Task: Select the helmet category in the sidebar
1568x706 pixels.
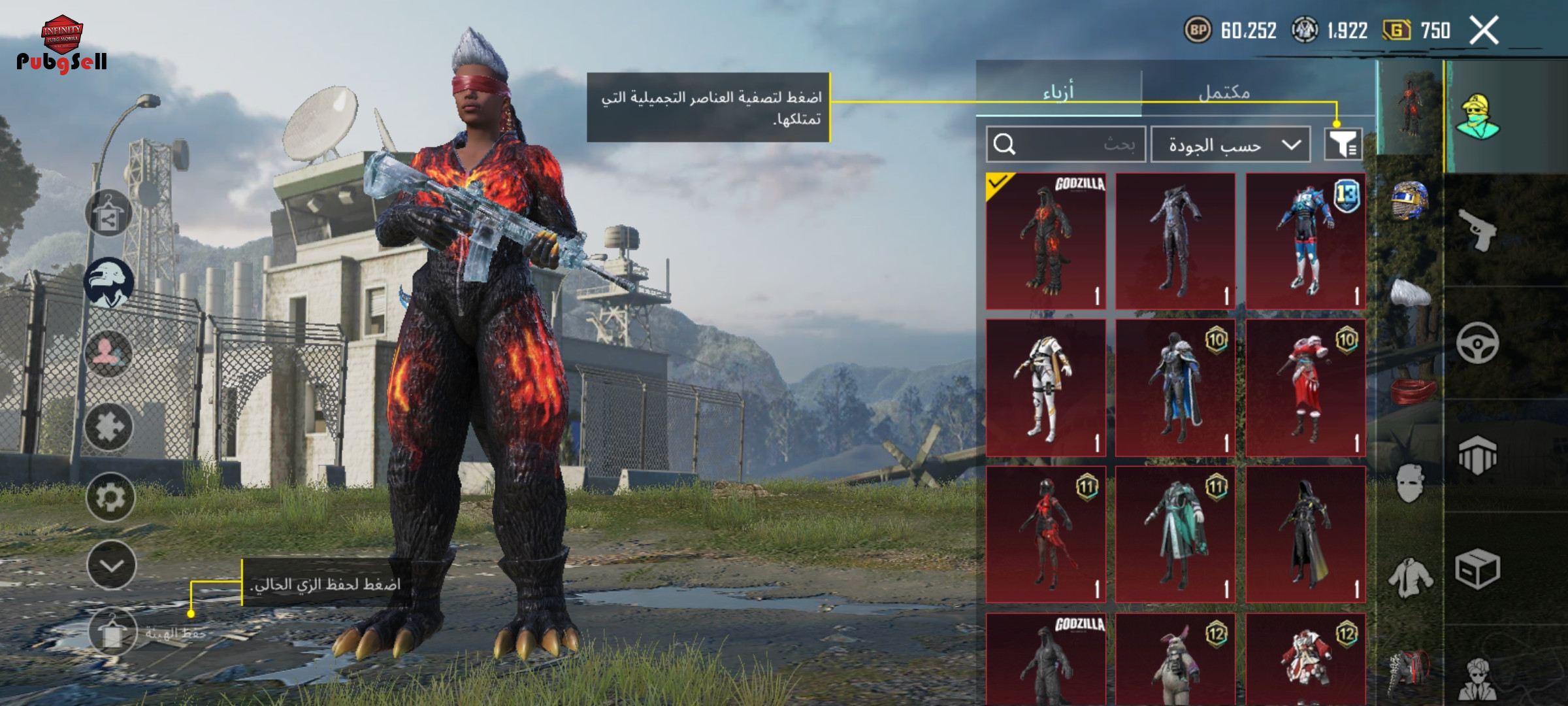Action: click(x=1410, y=200)
